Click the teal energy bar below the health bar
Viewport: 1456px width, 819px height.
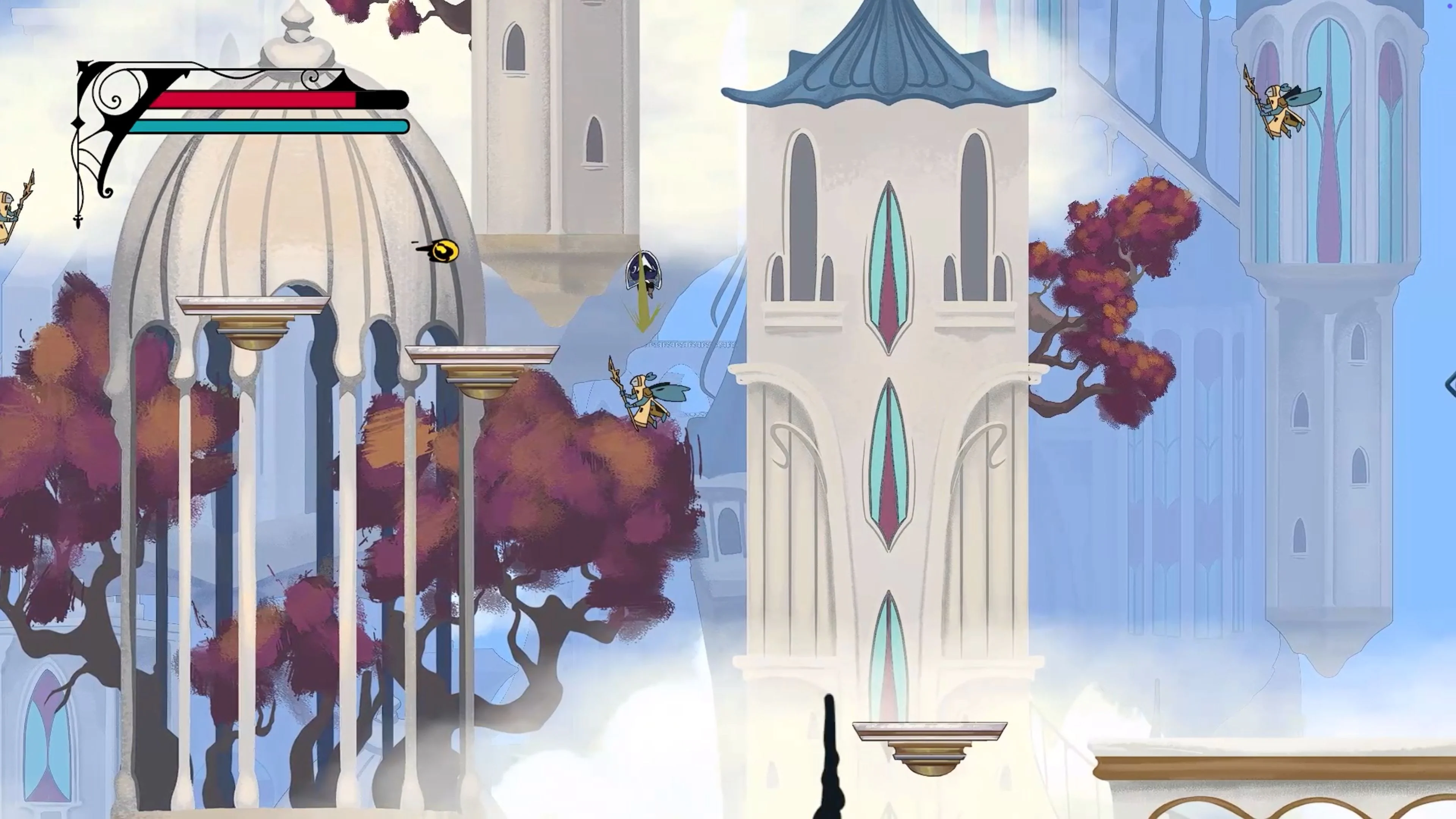pyautogui.click(x=266, y=127)
